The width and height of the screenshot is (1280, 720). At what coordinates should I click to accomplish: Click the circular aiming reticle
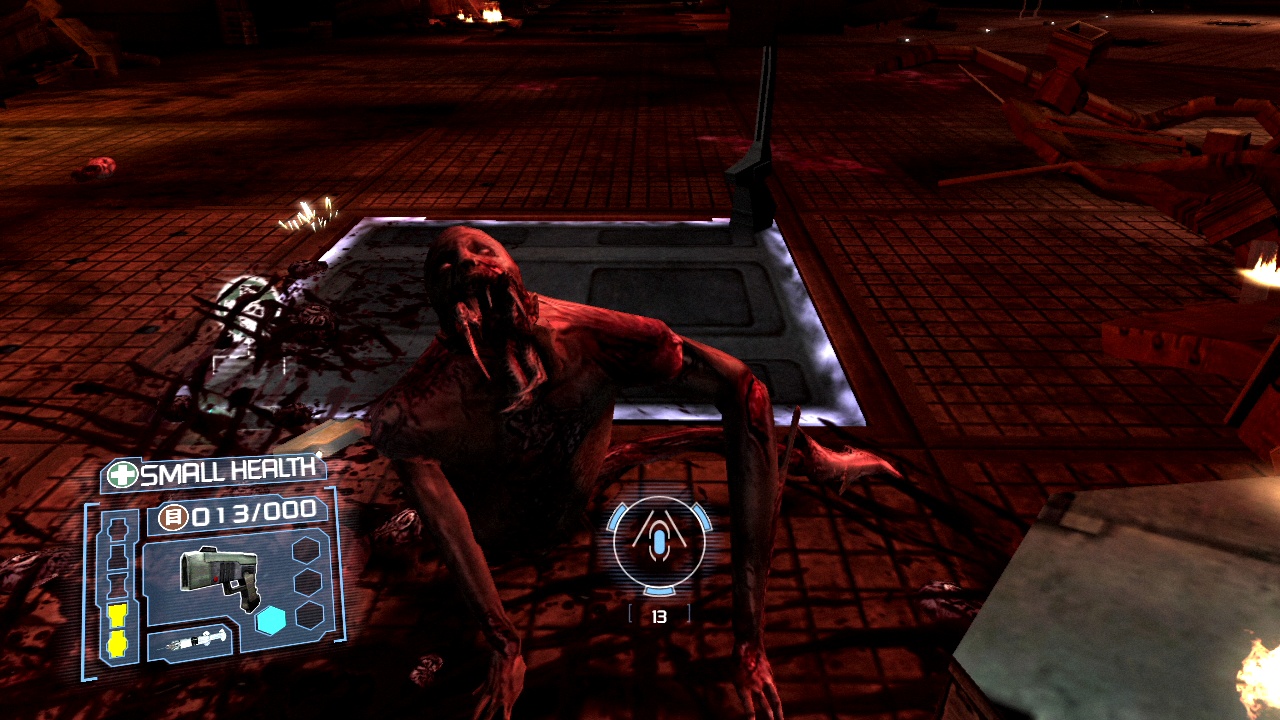coord(659,543)
